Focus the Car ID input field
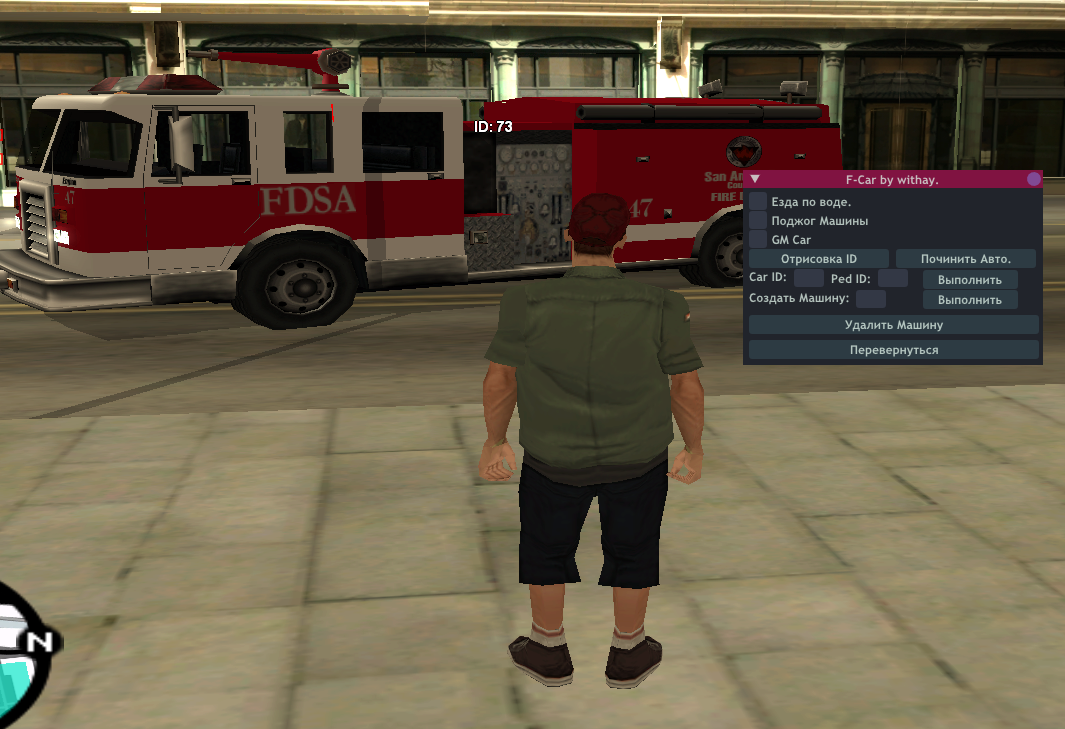Viewport: 1065px width, 729px height. tap(808, 279)
